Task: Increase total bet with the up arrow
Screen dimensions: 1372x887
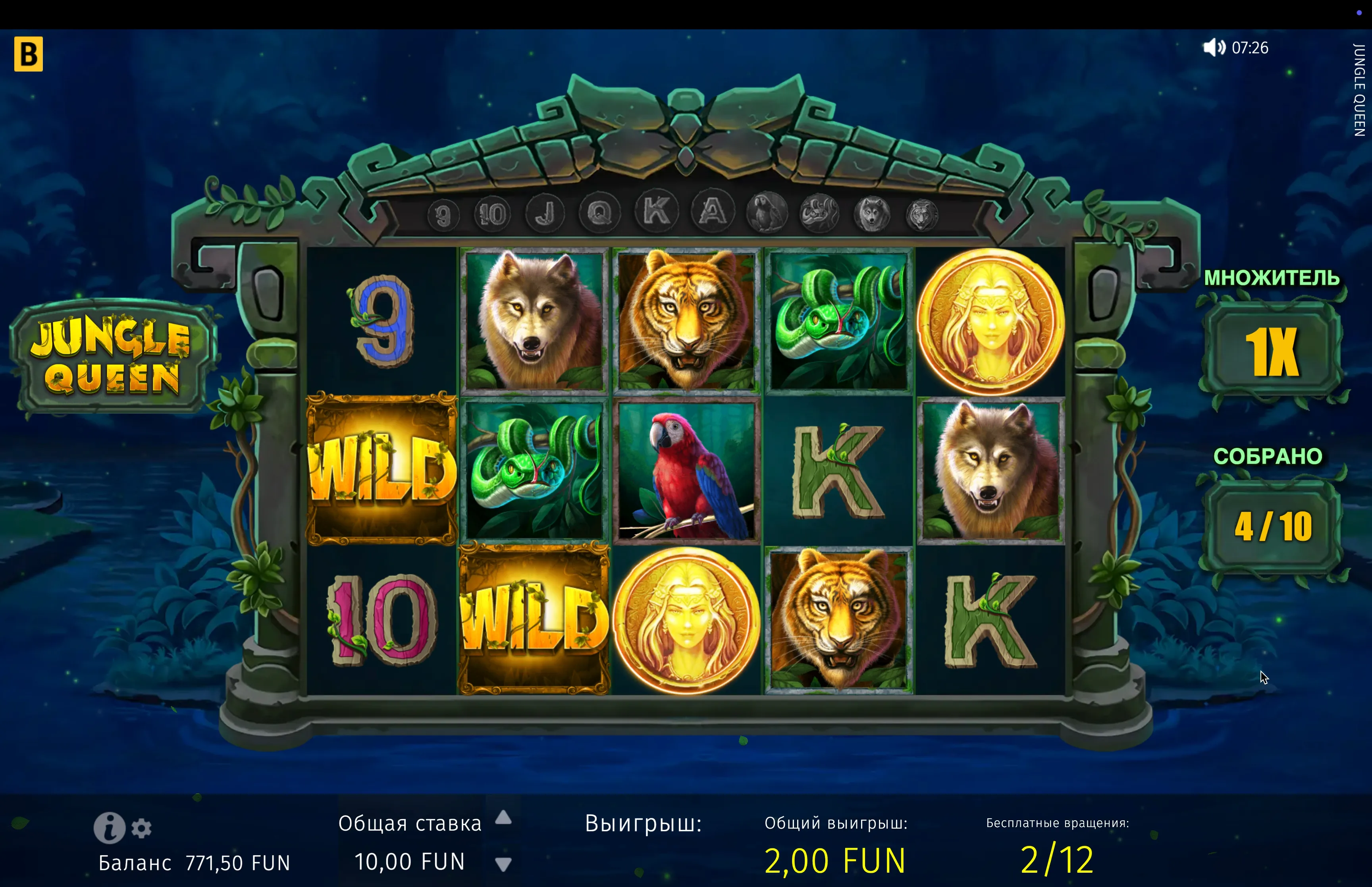Action: (503, 817)
